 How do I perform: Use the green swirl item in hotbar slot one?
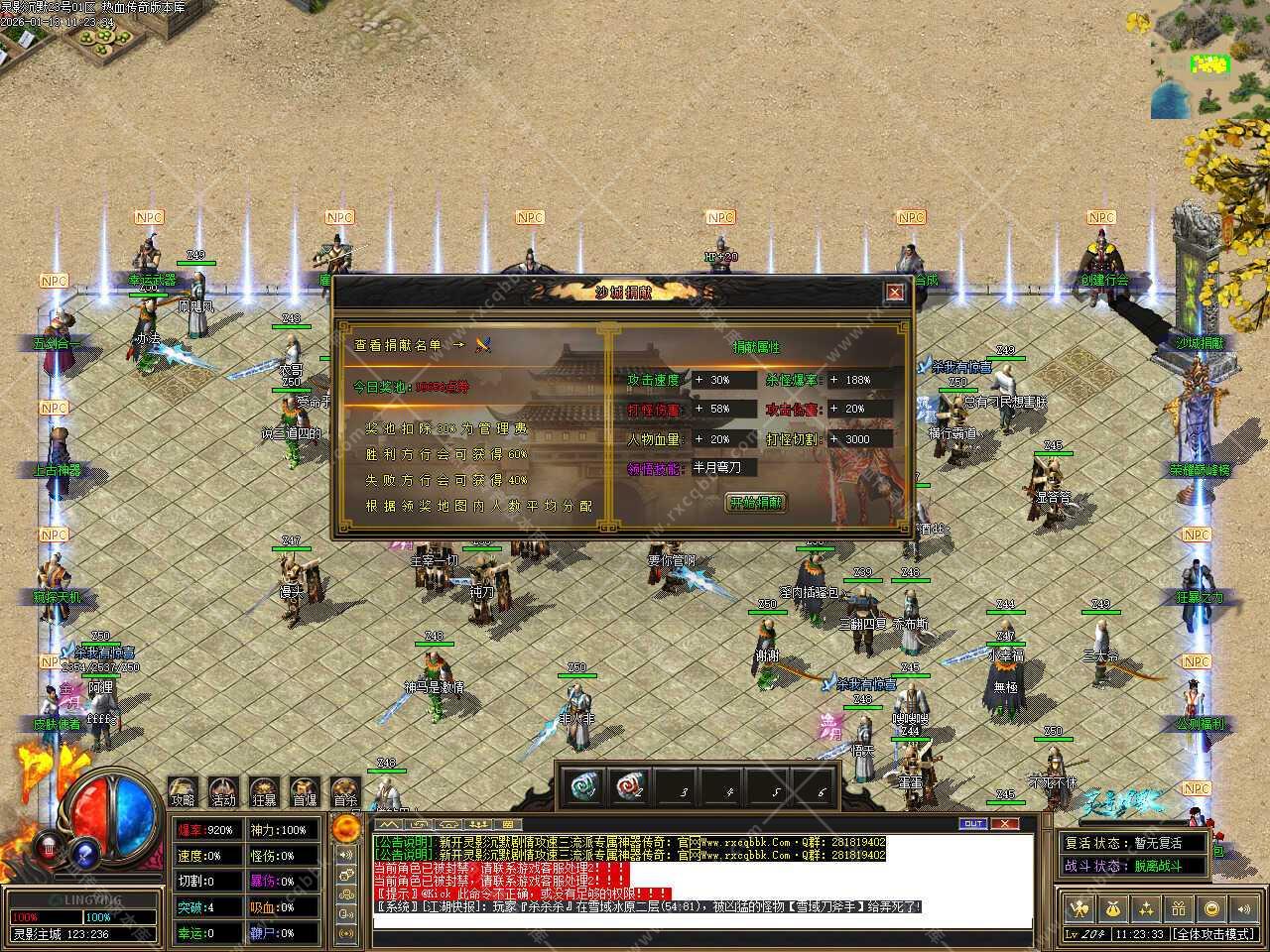point(583,786)
